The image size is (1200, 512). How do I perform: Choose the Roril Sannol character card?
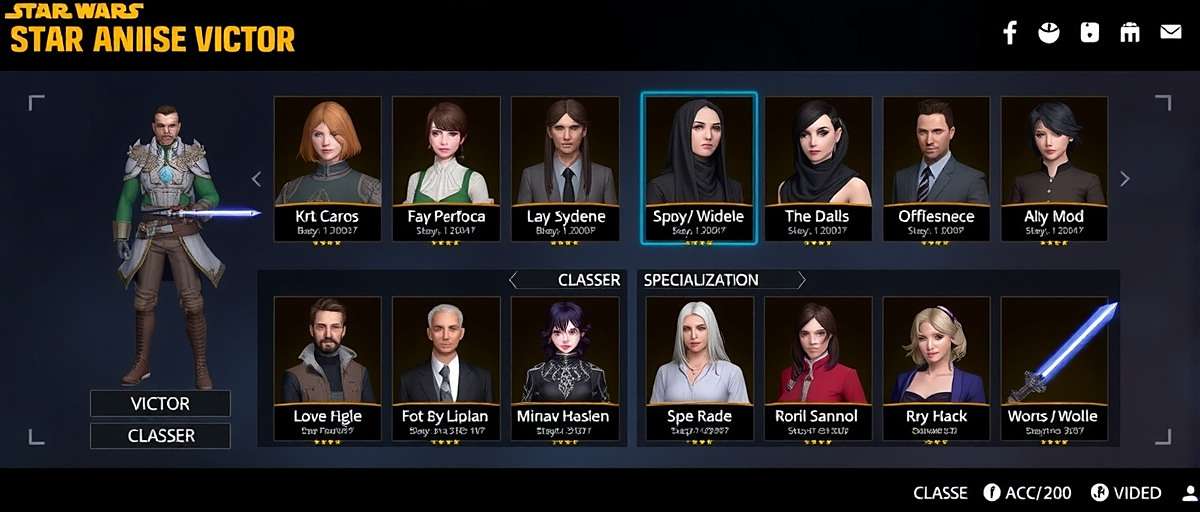point(817,368)
